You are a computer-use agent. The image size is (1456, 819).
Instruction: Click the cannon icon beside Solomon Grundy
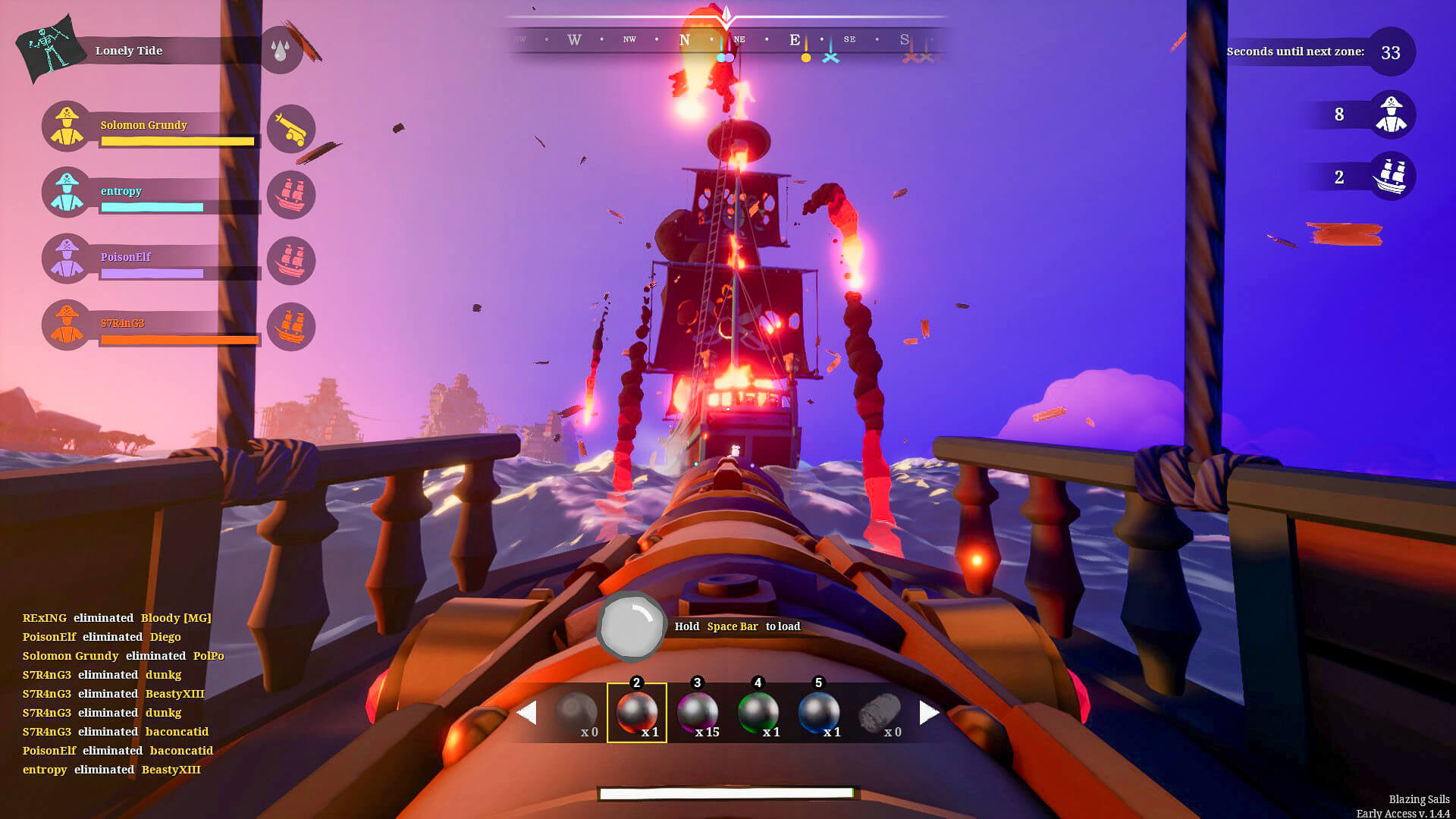coord(291,129)
